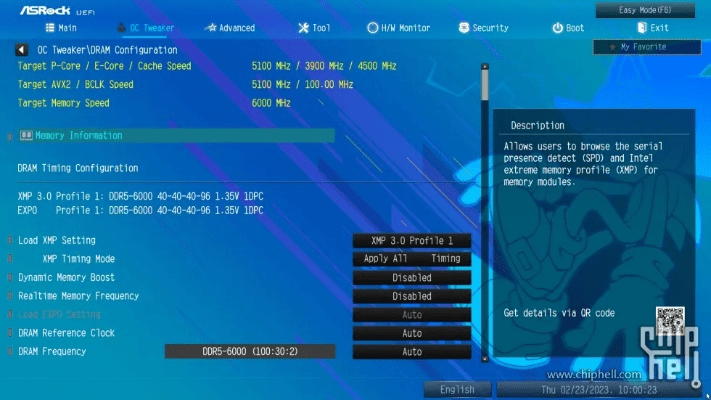Choose the Exit tab
Image resolution: width=711 pixels, height=400 pixels.
click(x=652, y=28)
